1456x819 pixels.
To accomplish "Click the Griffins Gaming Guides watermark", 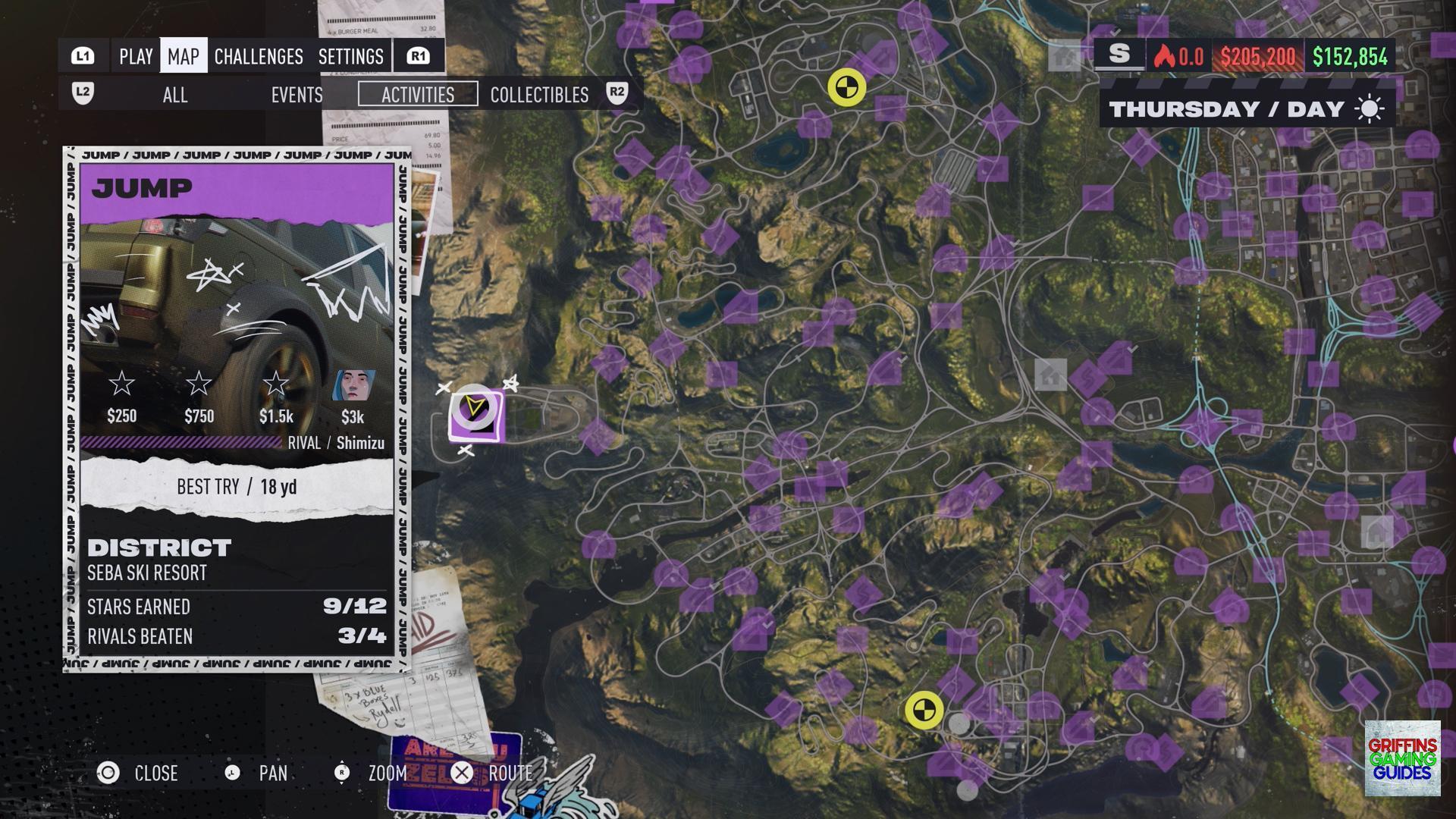I will 1402,758.
